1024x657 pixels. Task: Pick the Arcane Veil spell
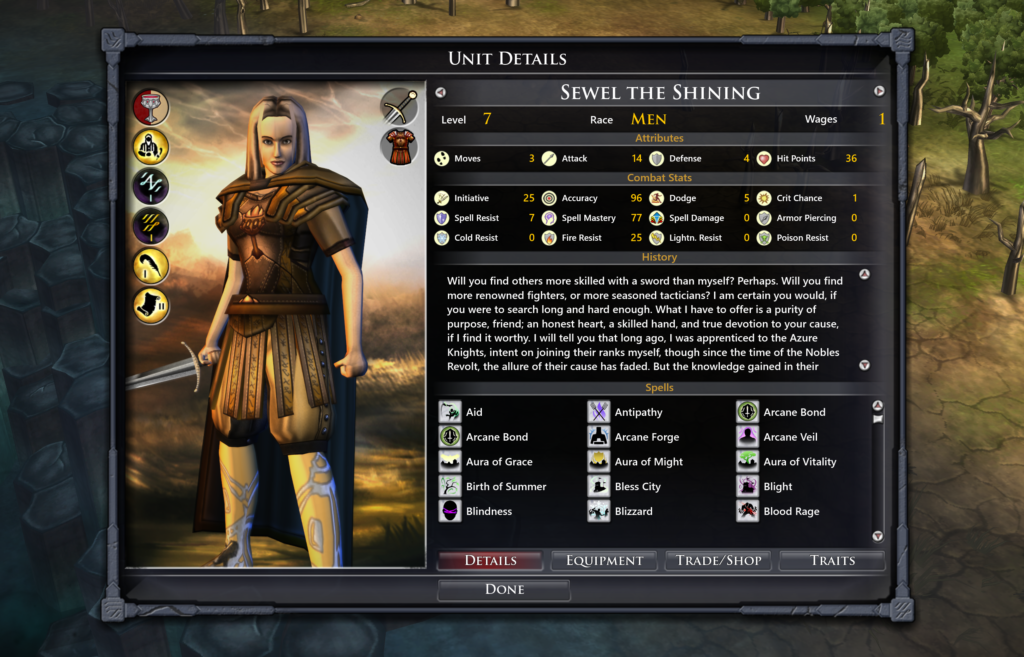click(x=790, y=437)
